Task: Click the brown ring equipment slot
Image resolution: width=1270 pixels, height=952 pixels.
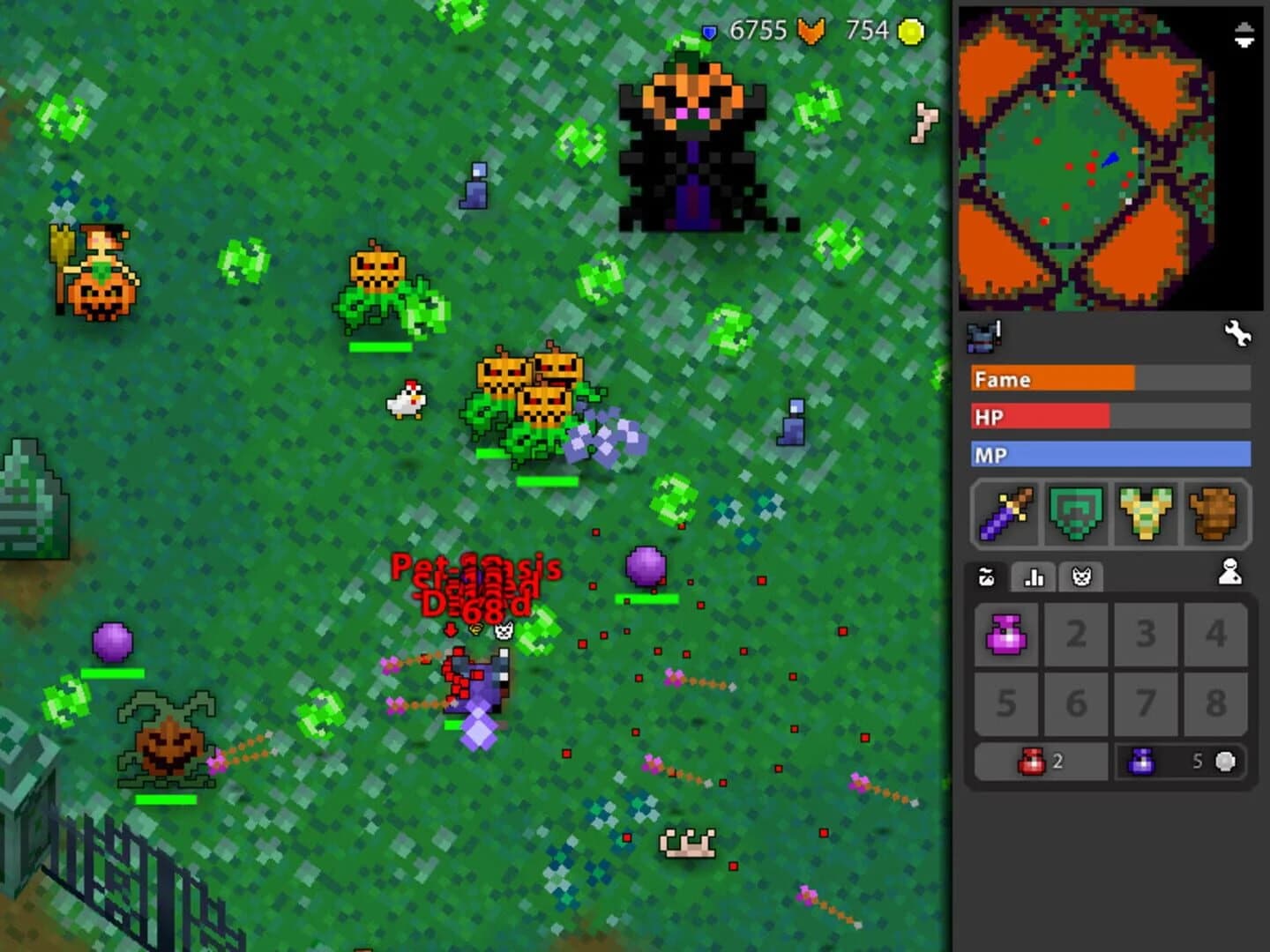Action: click(x=1214, y=514)
